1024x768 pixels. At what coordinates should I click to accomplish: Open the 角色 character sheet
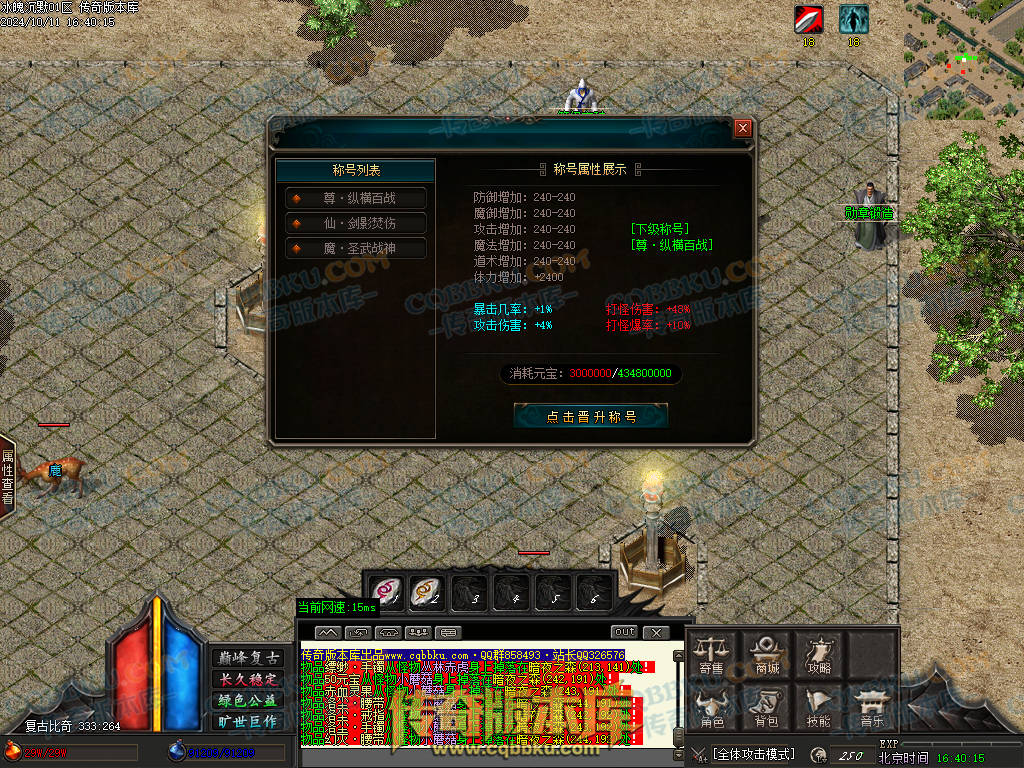[711, 707]
